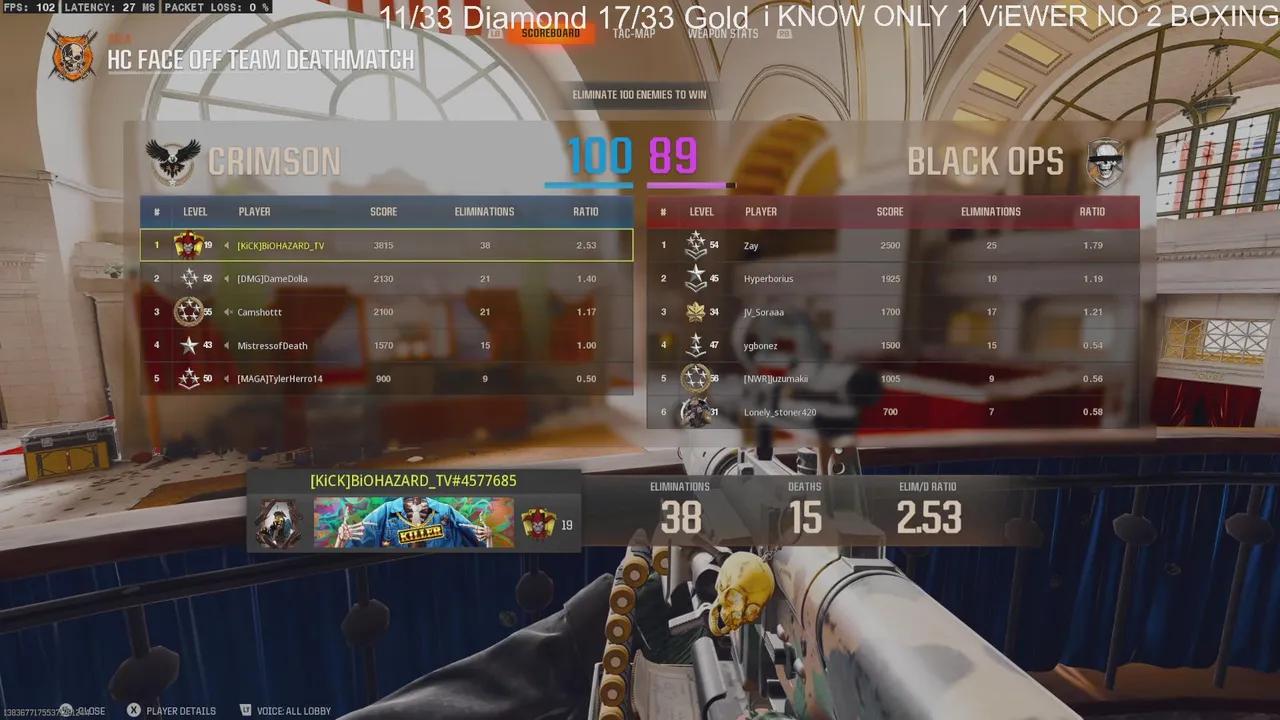Toggle Voice: All Lobby setting
The width and height of the screenshot is (1280, 720).
click(293, 710)
